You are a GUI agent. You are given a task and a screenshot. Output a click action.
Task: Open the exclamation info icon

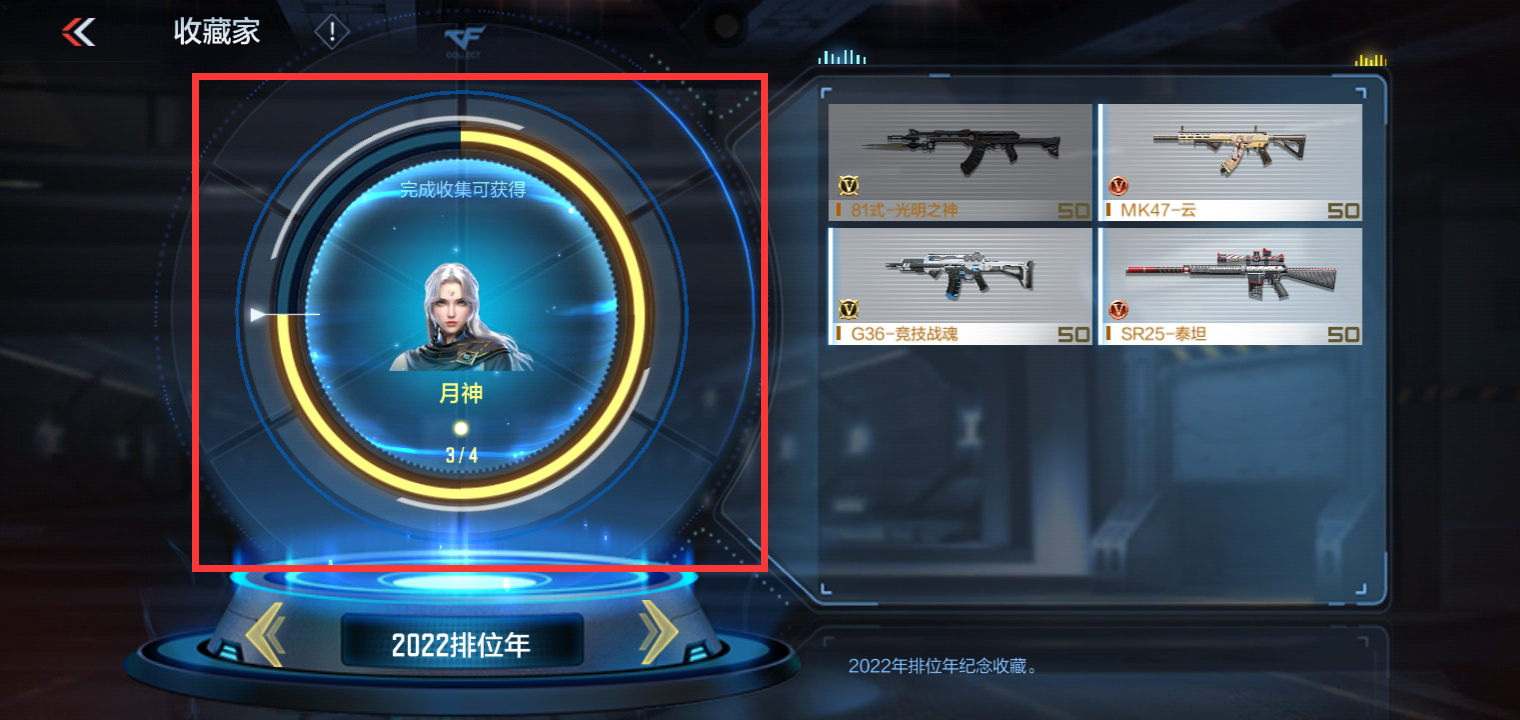pos(332,33)
